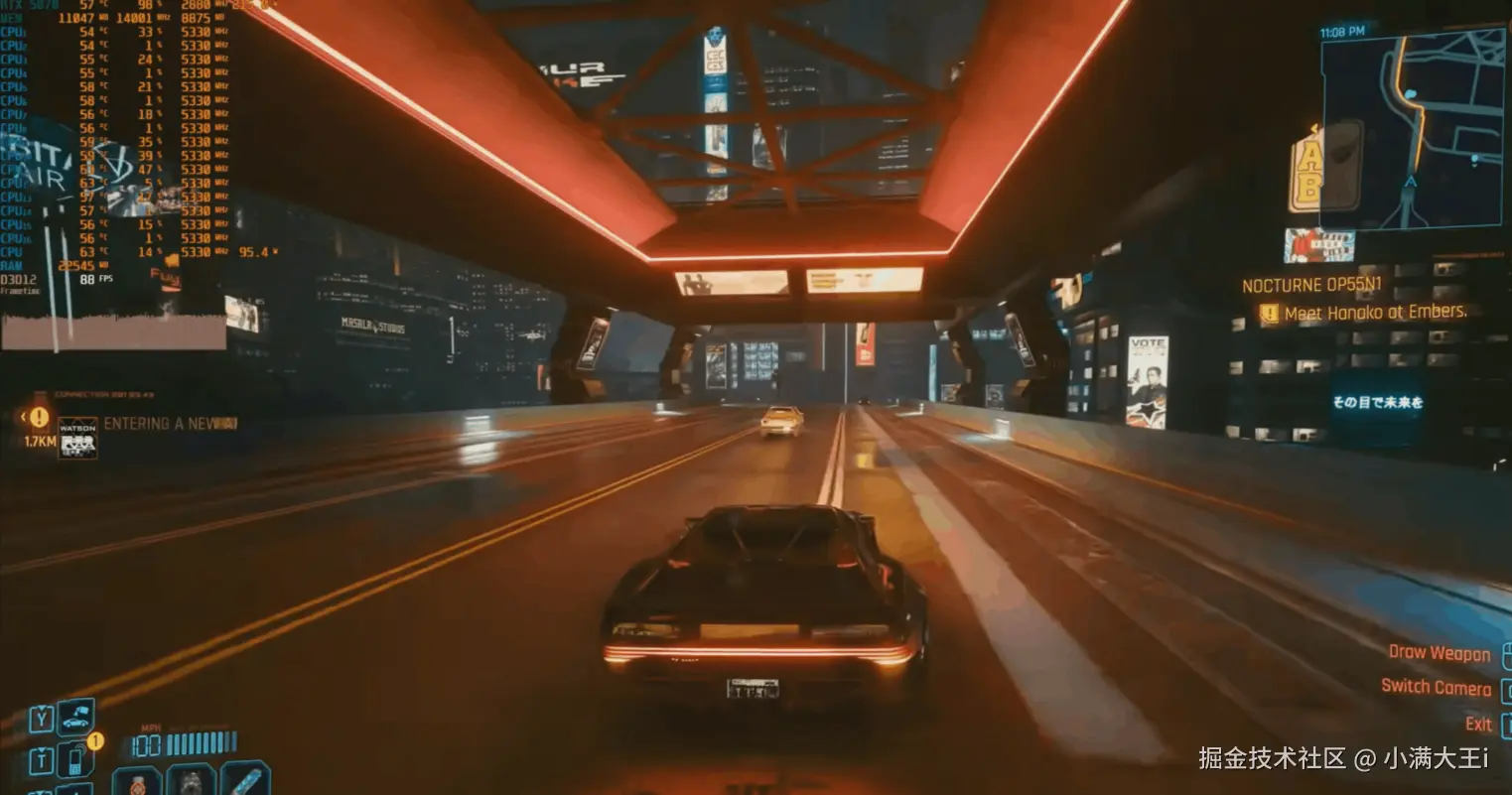This screenshot has height=795, width=1512.
Task: Select the blue blade quick slot
Action: (245, 779)
